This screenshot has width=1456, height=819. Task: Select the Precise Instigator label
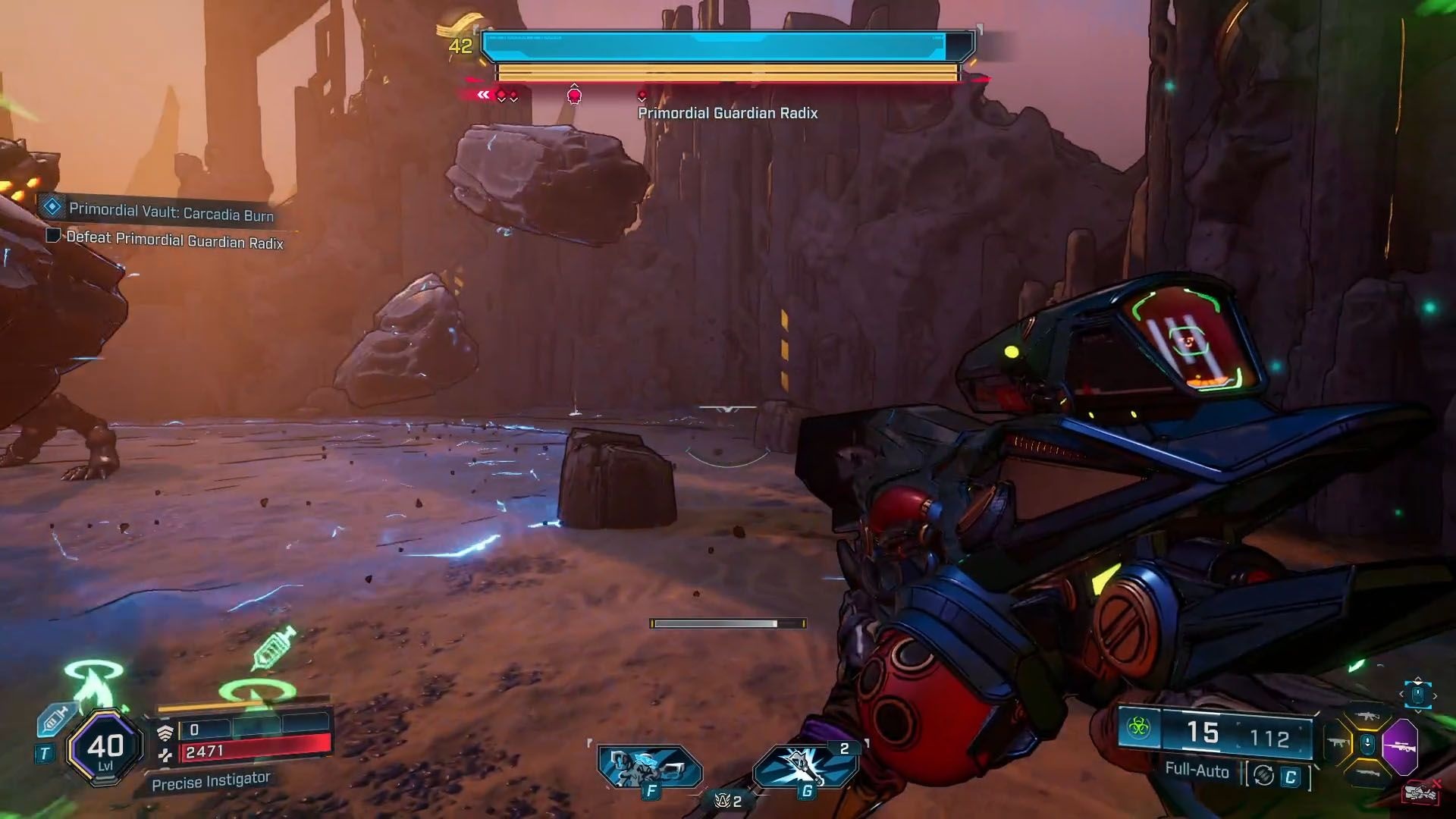(x=210, y=781)
